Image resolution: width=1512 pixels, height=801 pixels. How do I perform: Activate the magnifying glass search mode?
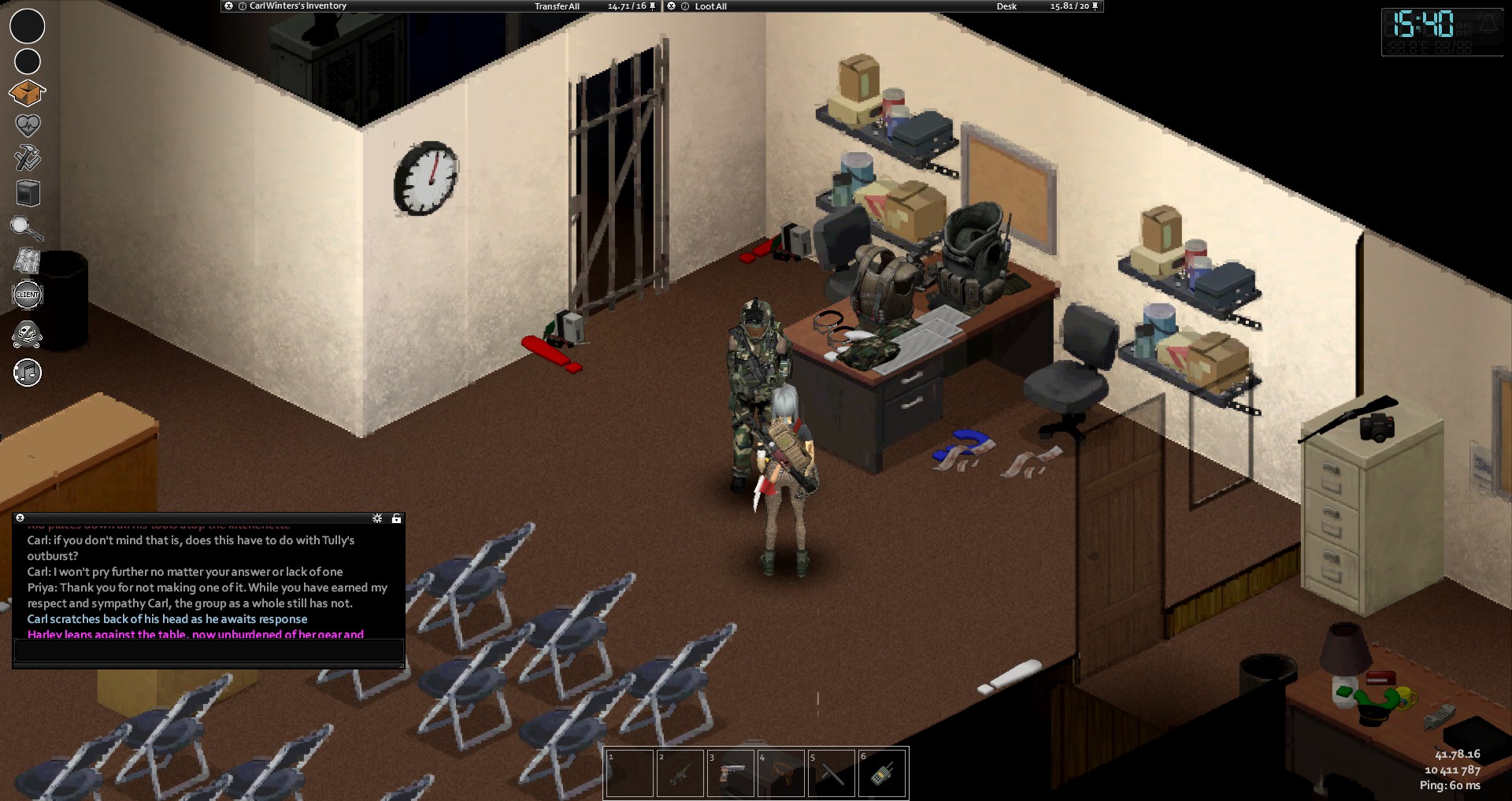[x=26, y=228]
